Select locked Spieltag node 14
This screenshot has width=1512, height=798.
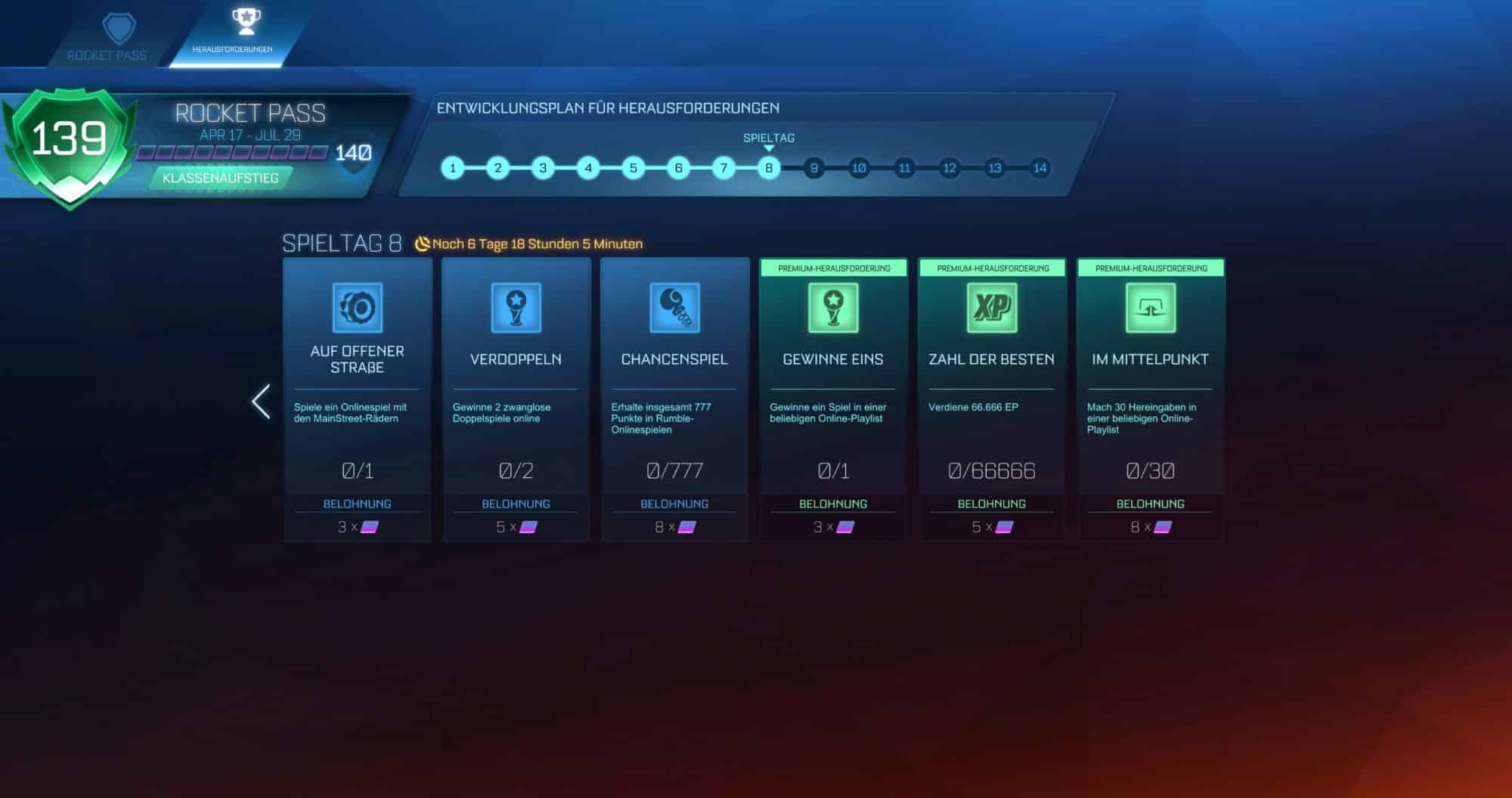1039,168
